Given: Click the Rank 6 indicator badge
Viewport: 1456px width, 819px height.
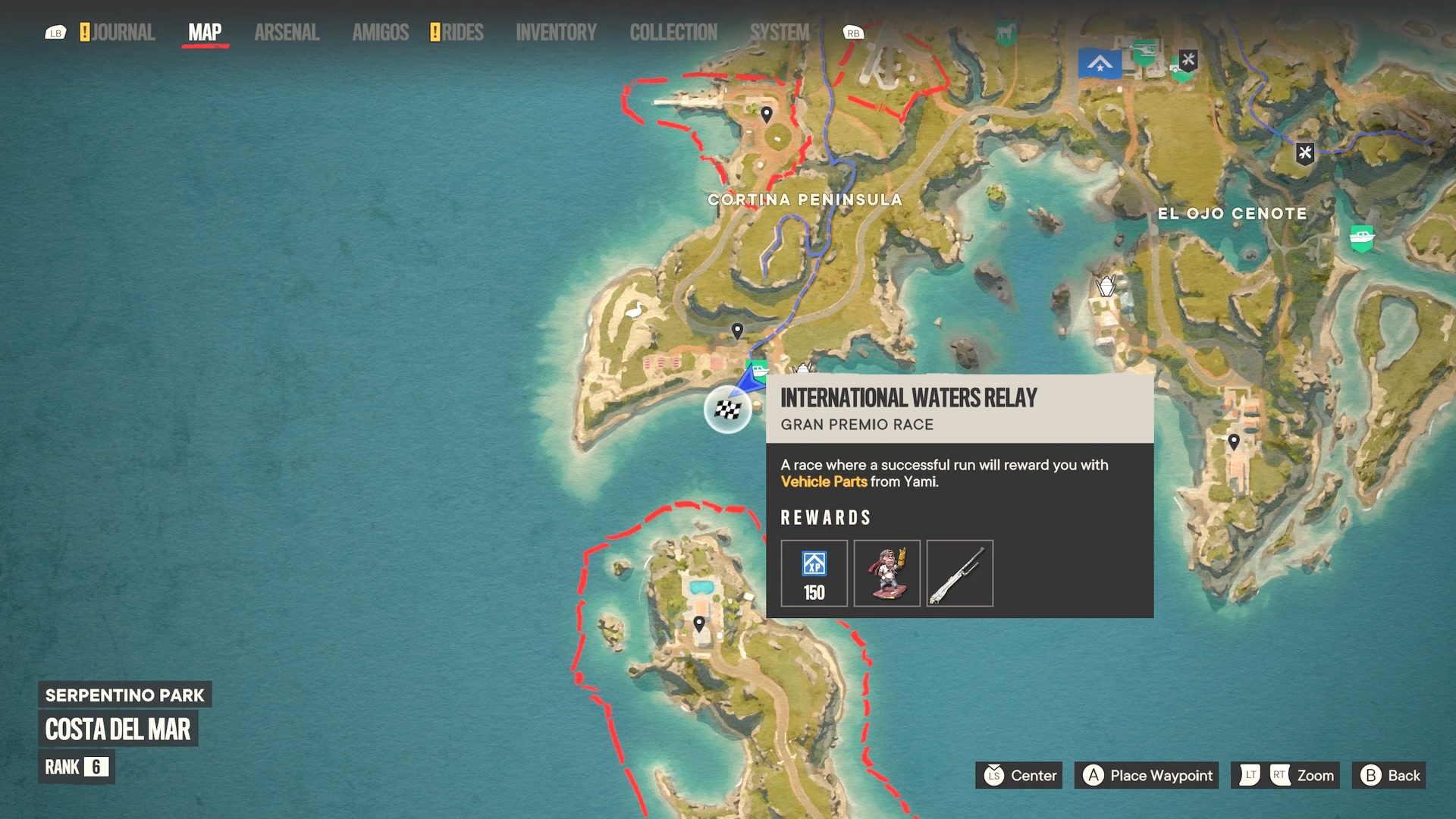Looking at the screenshot, I should click(76, 767).
